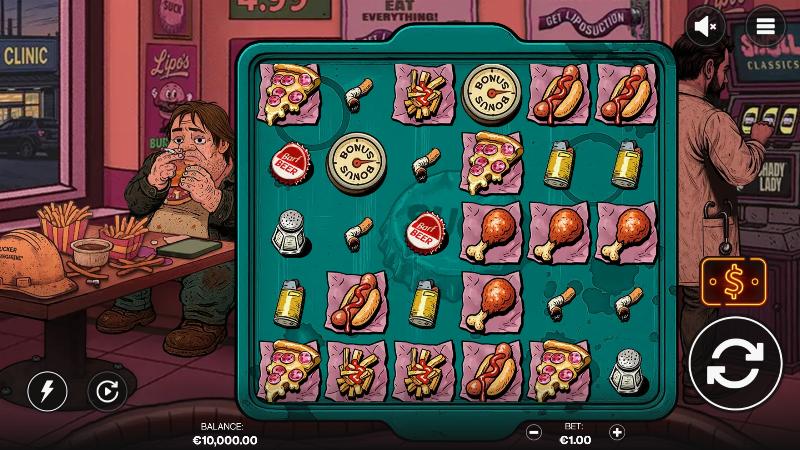Open the dollar sign bonus buy feature
Screen dimensions: 800x450
734,282
